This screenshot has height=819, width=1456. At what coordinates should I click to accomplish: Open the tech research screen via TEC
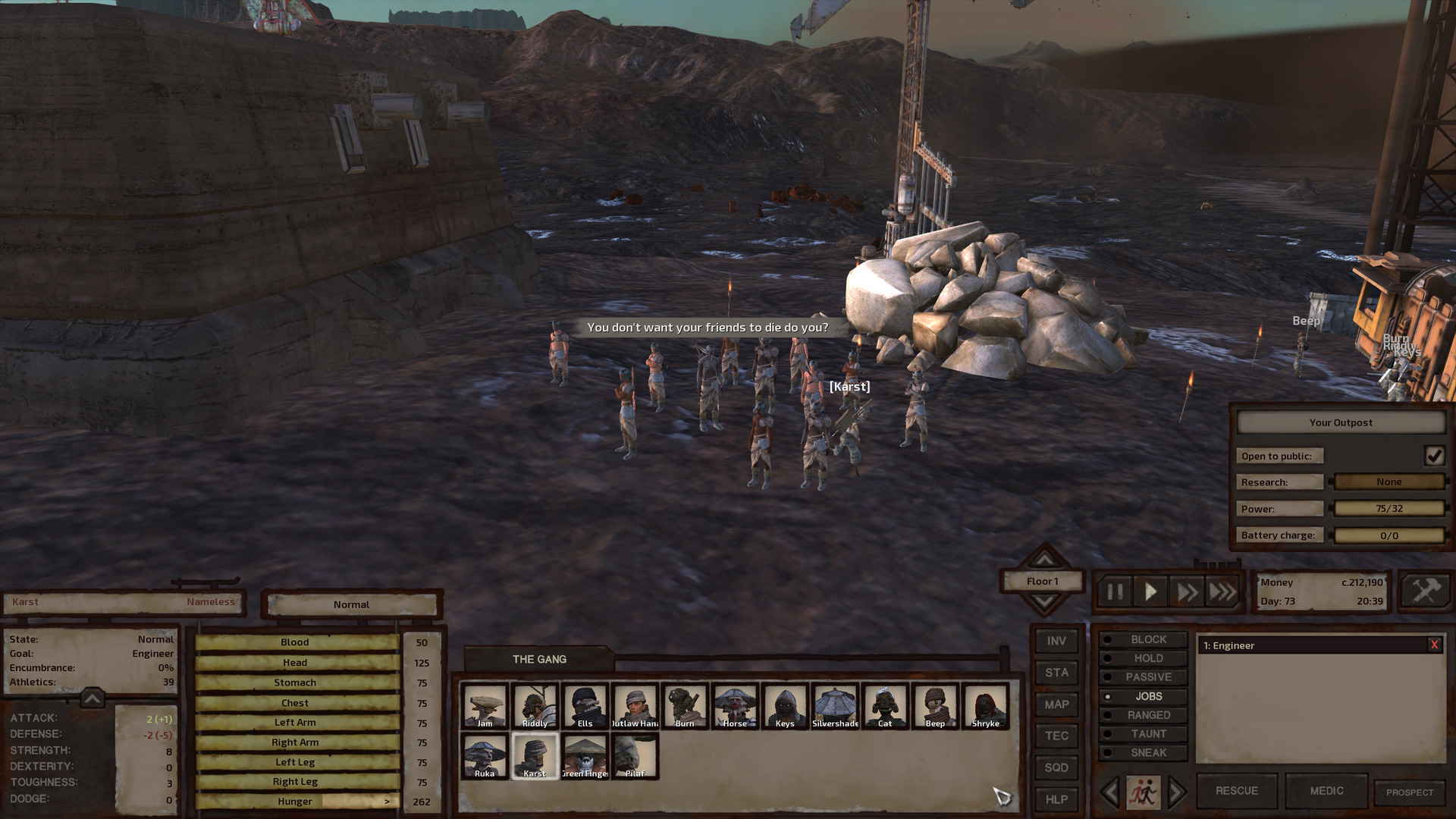[x=1056, y=736]
